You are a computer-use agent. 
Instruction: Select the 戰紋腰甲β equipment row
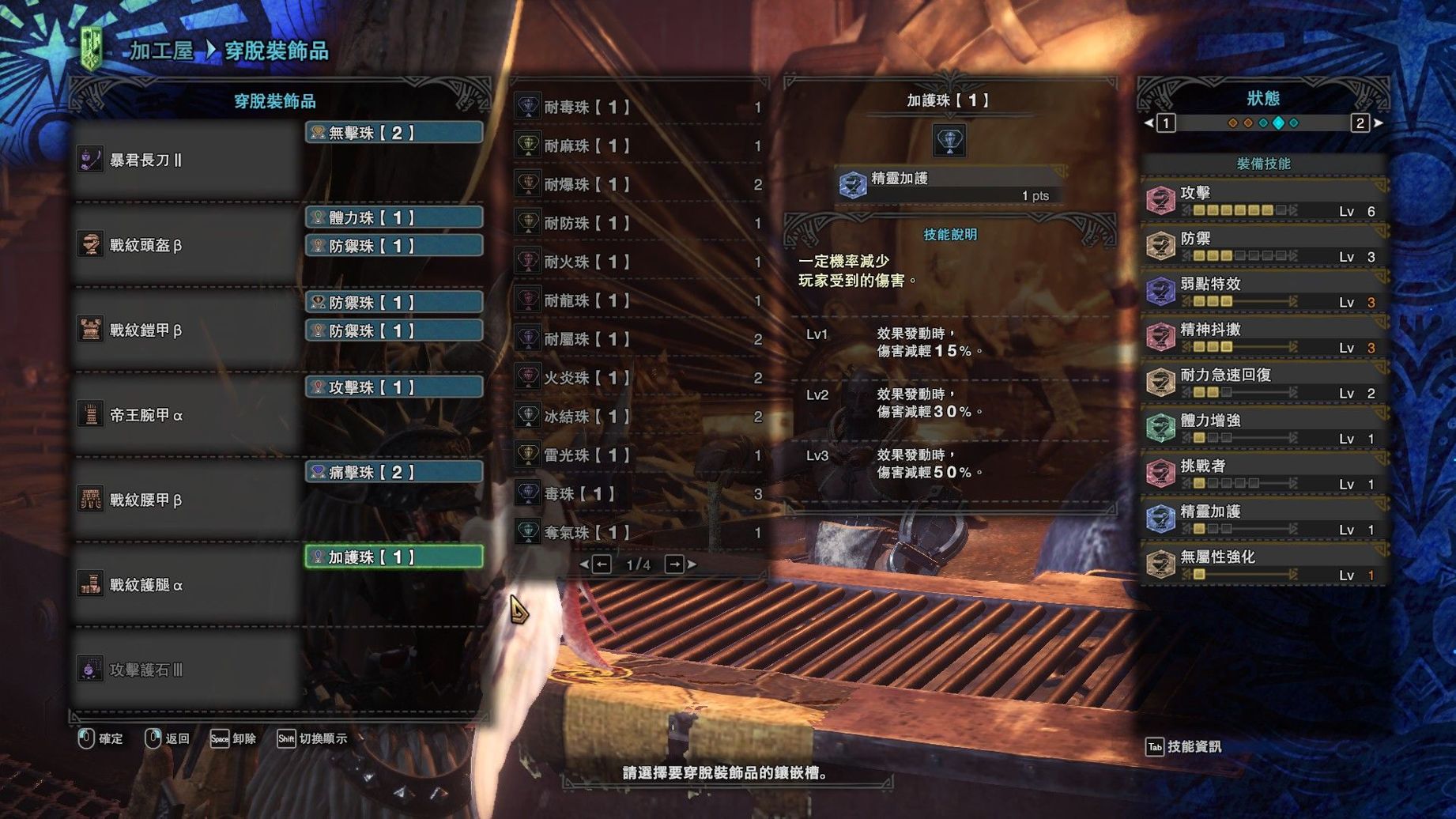pos(186,500)
